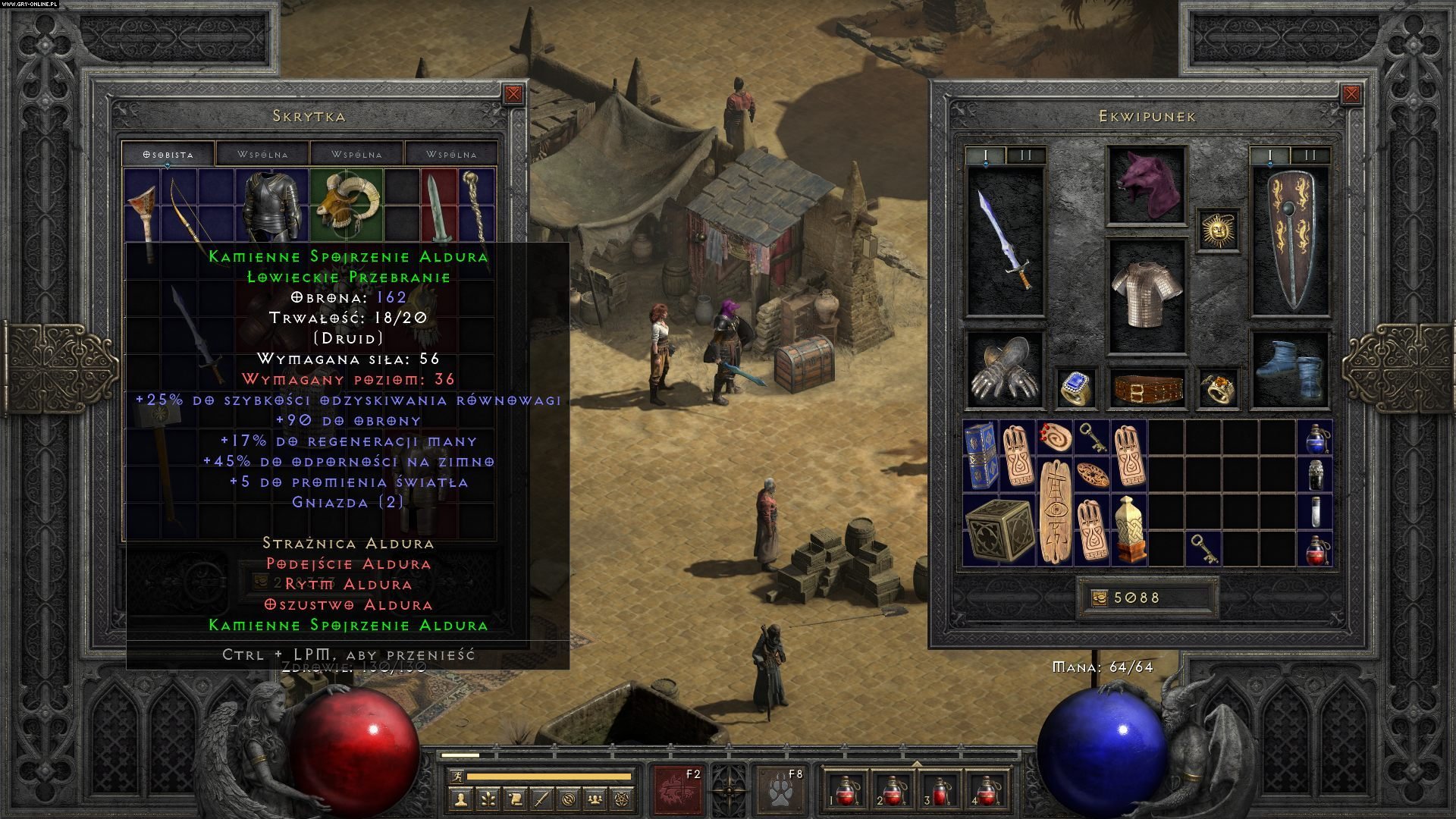Click the equipped gauntlets slot
This screenshot has height=819, width=1456.
[x=1006, y=369]
